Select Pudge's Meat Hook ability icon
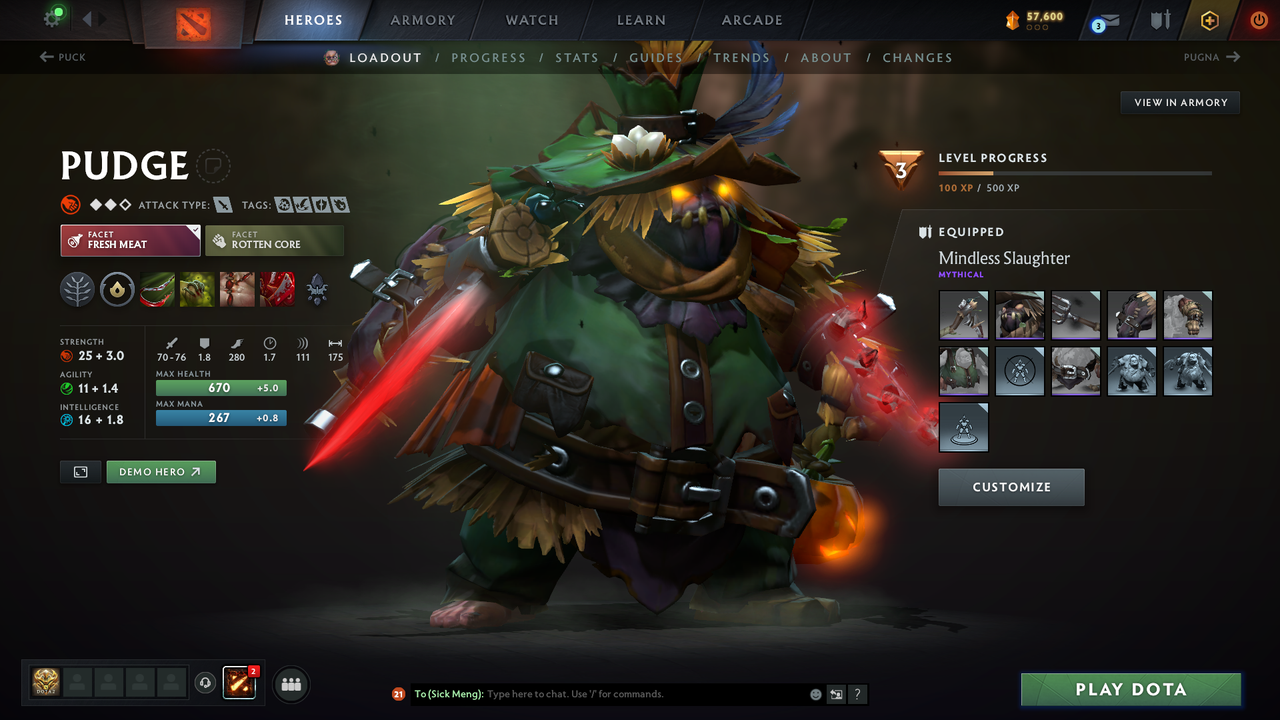This screenshot has width=1280, height=720. tap(157, 289)
